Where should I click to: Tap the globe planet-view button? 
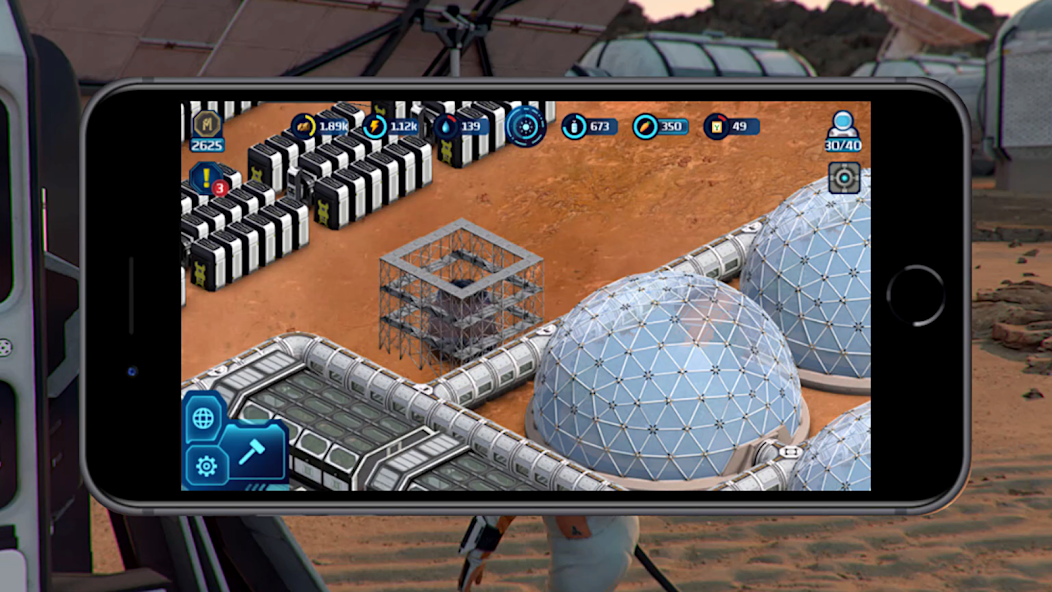(x=203, y=418)
